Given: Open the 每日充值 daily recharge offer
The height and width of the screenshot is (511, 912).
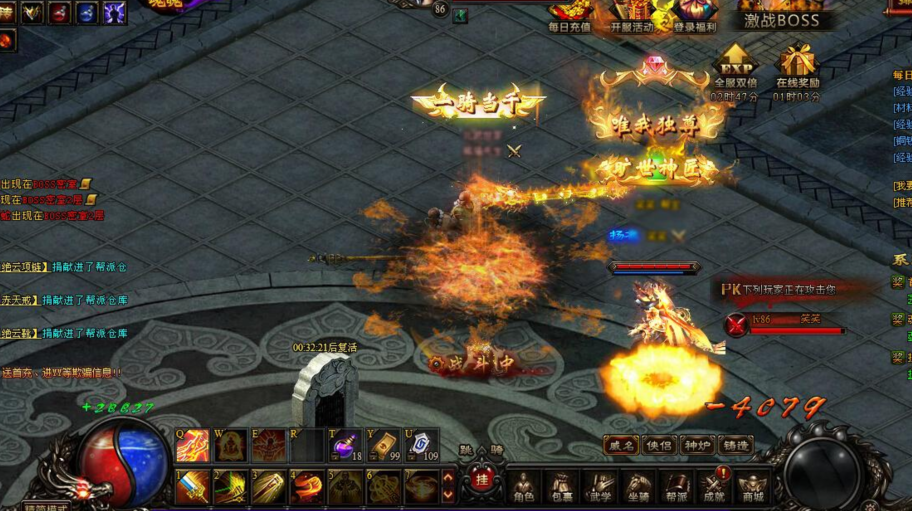Looking at the screenshot, I should (x=570, y=14).
